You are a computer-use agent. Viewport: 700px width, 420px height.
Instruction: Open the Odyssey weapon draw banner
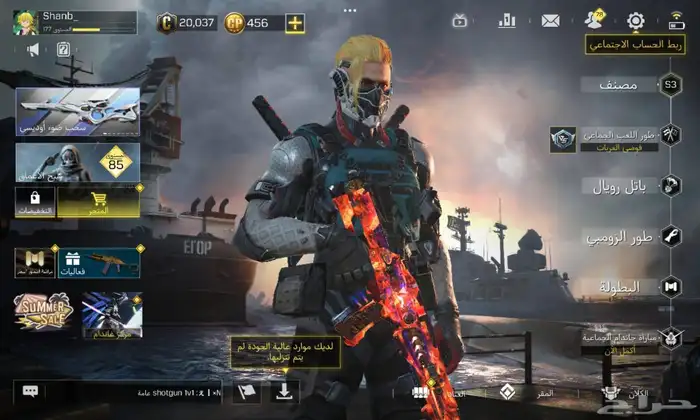pyautogui.click(x=77, y=112)
